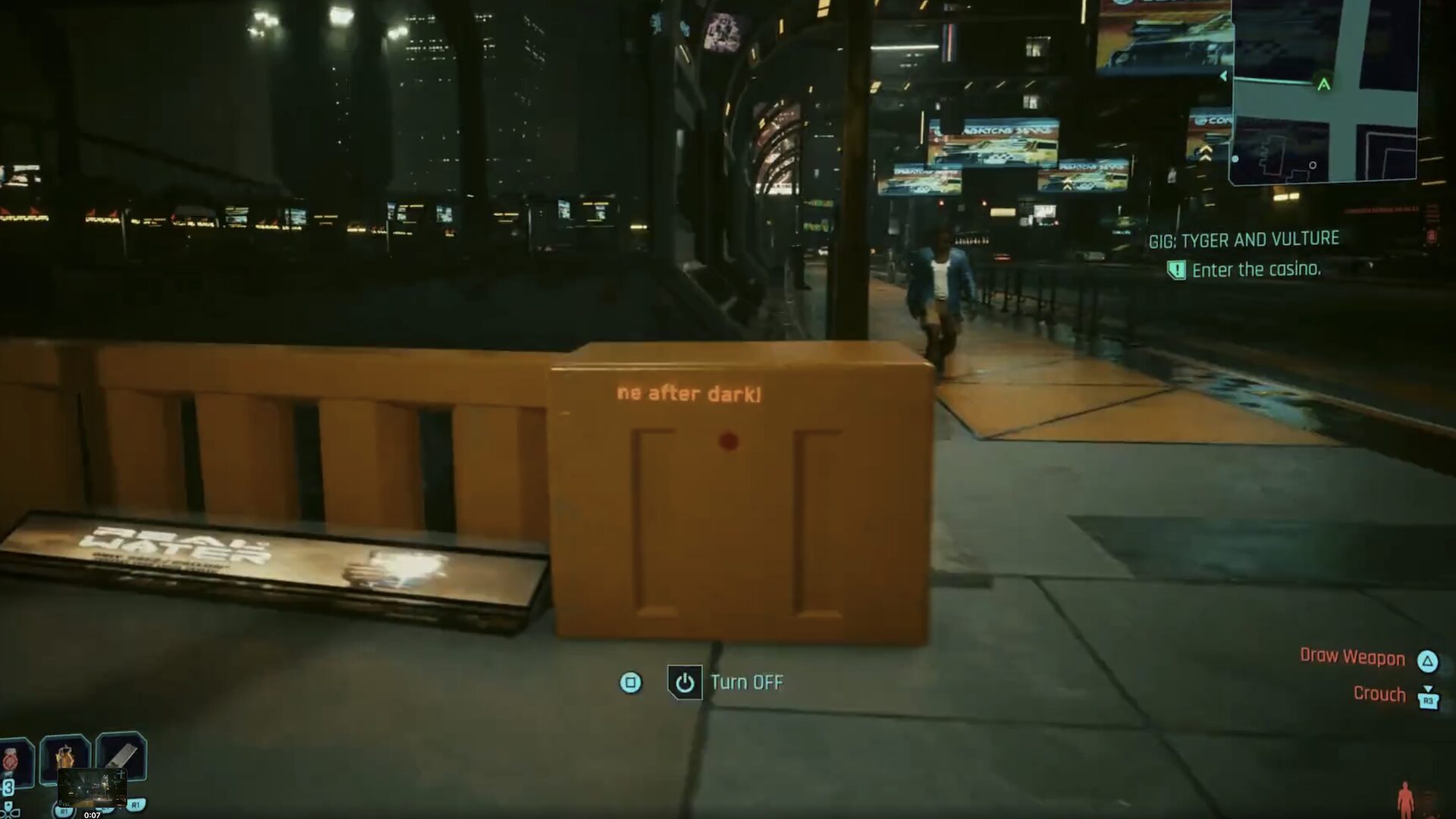This screenshot has height=819, width=1456.
Task: Open the video preview thumbnail
Action: (92, 788)
